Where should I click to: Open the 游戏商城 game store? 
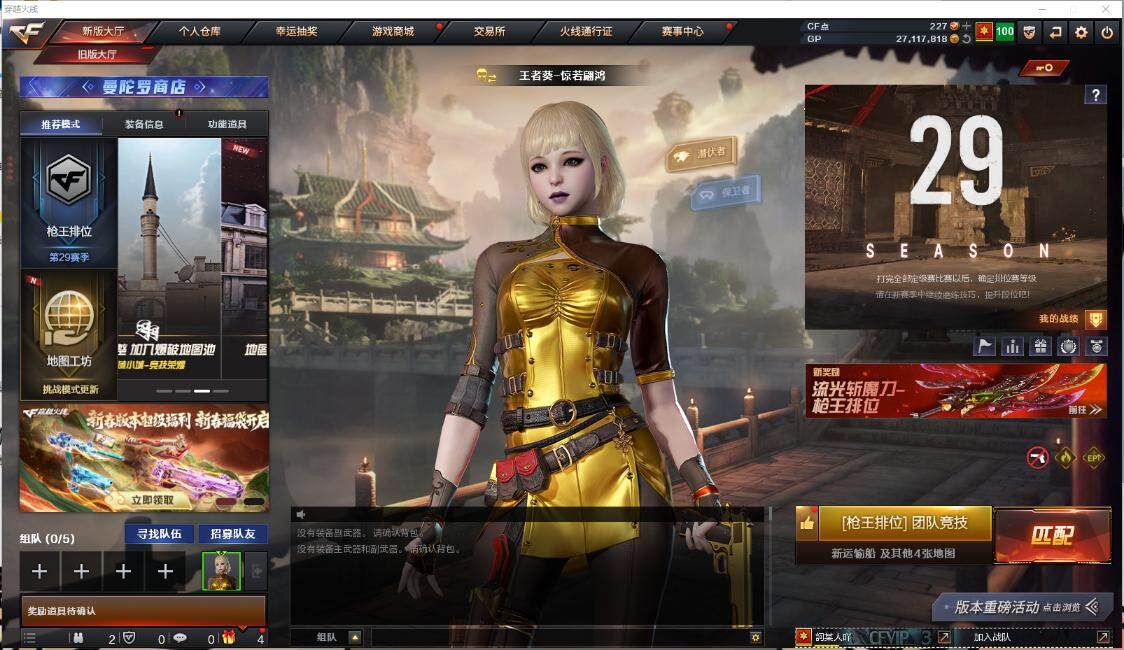pos(392,31)
